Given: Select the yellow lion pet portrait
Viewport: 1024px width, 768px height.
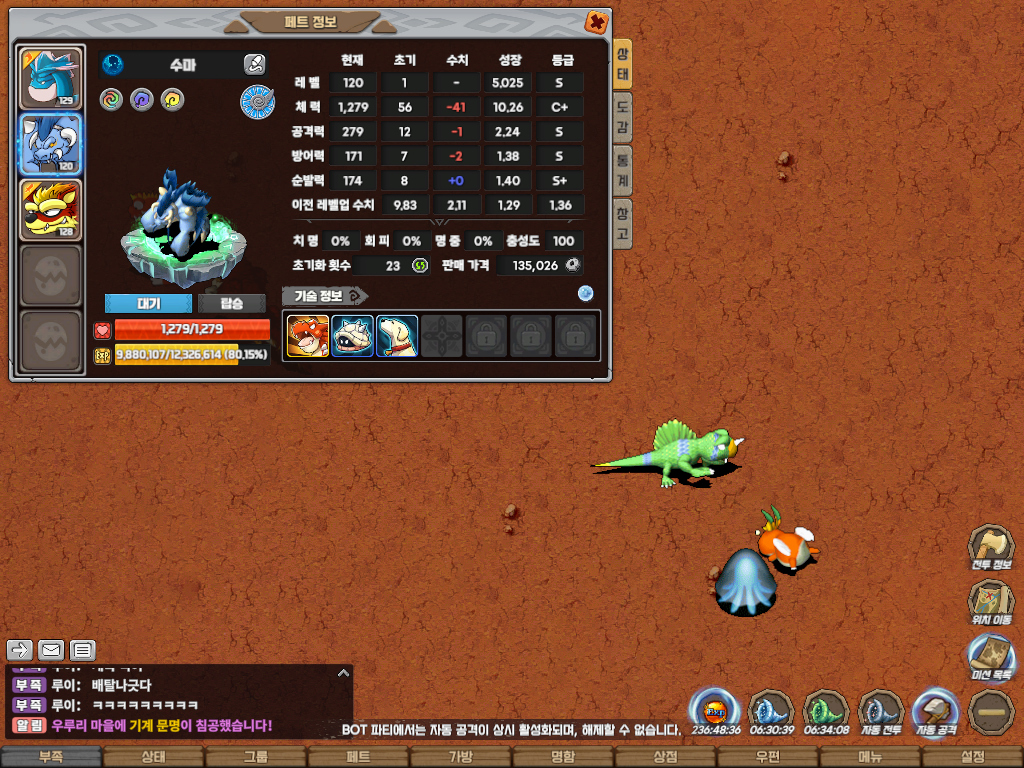Looking at the screenshot, I should click(50, 211).
